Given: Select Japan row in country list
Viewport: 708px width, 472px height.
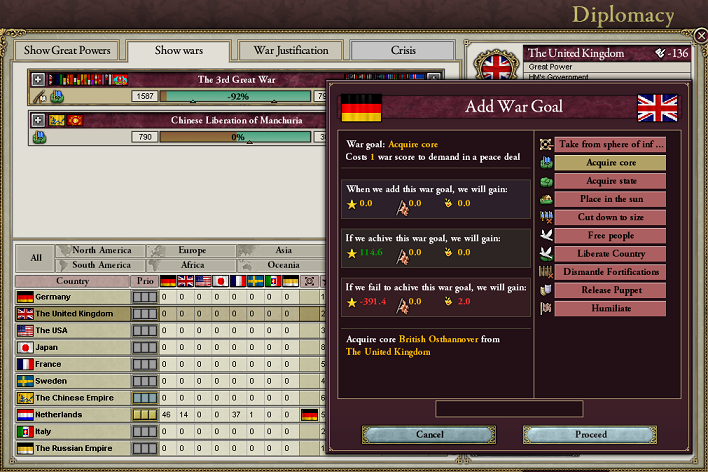Looking at the screenshot, I should [72, 347].
